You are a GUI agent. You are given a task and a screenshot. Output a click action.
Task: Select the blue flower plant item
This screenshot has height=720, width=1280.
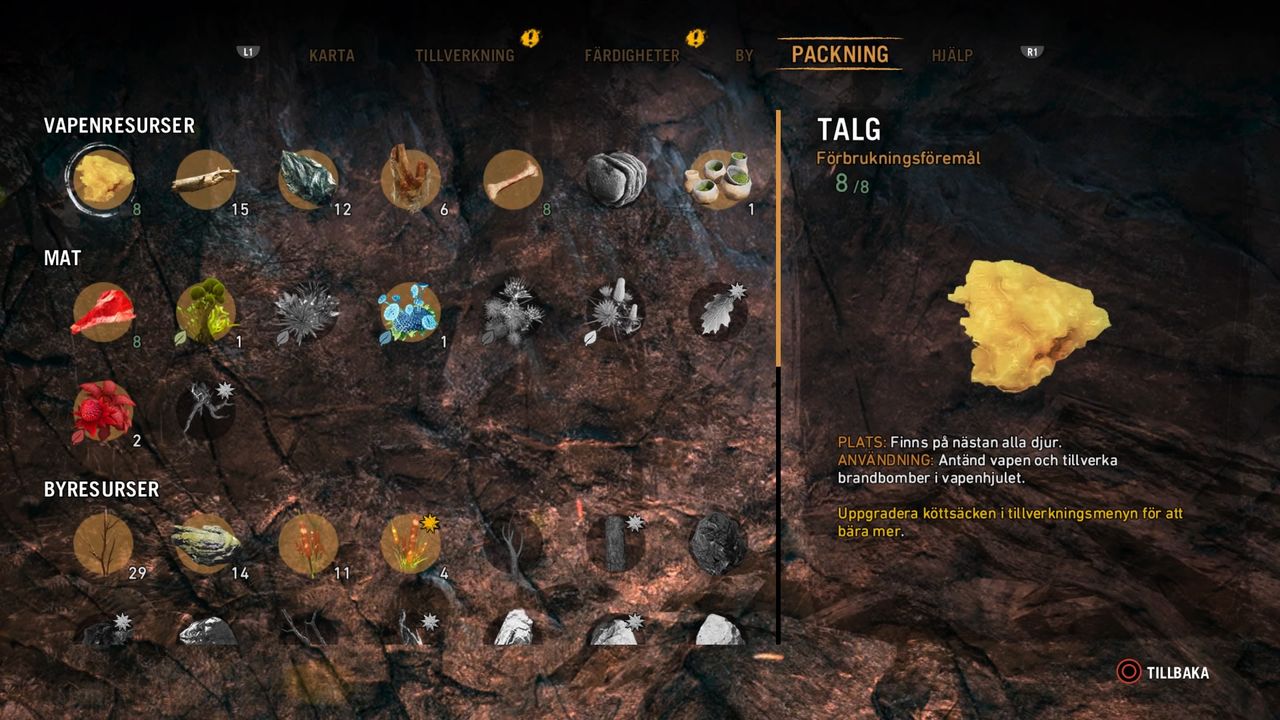pos(410,312)
